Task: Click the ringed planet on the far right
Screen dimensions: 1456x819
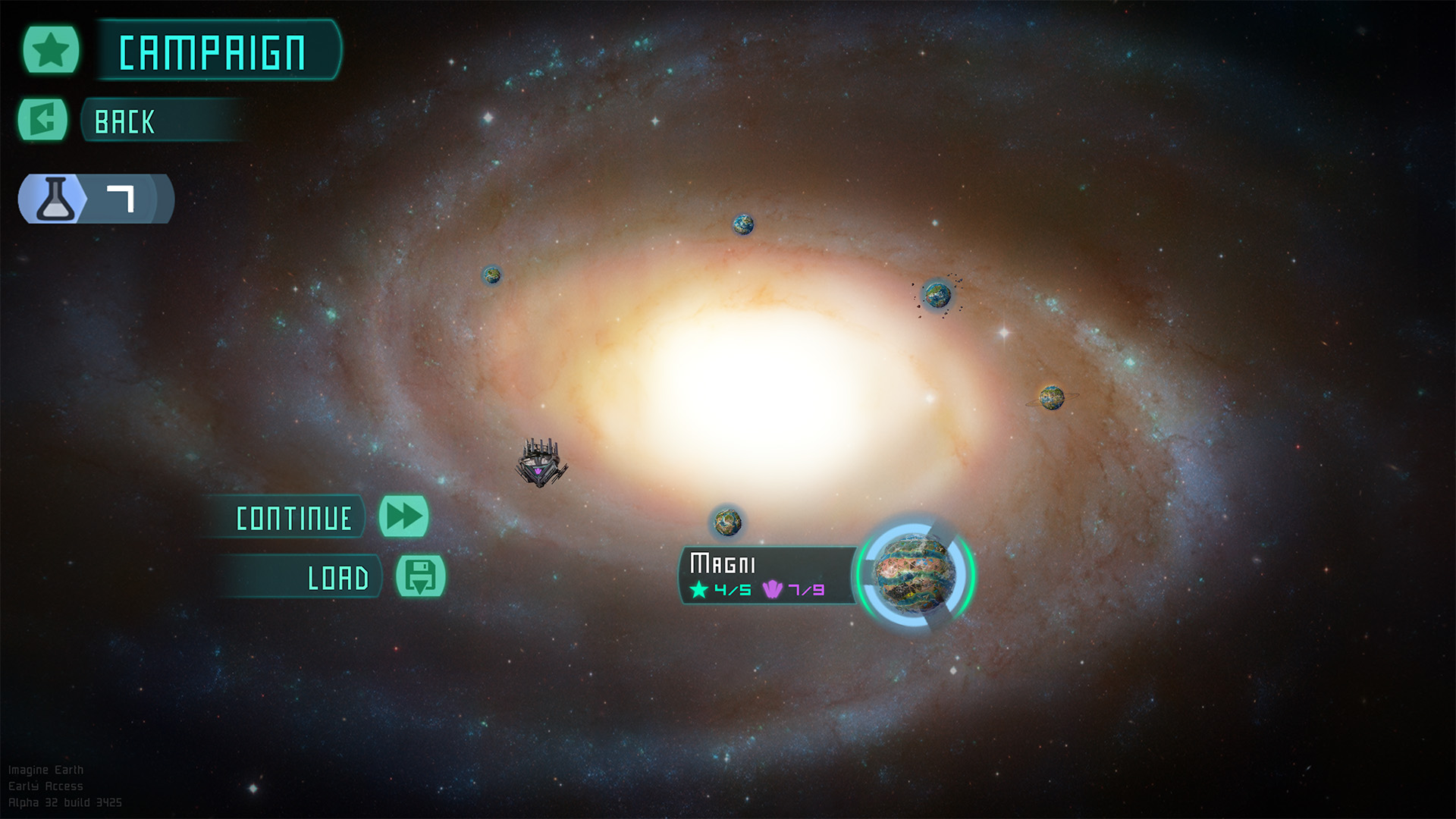Action: pos(1054,397)
